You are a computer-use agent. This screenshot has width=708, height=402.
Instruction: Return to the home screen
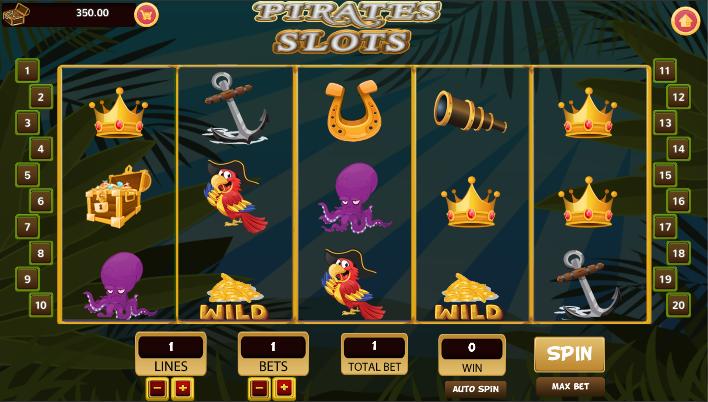click(685, 19)
